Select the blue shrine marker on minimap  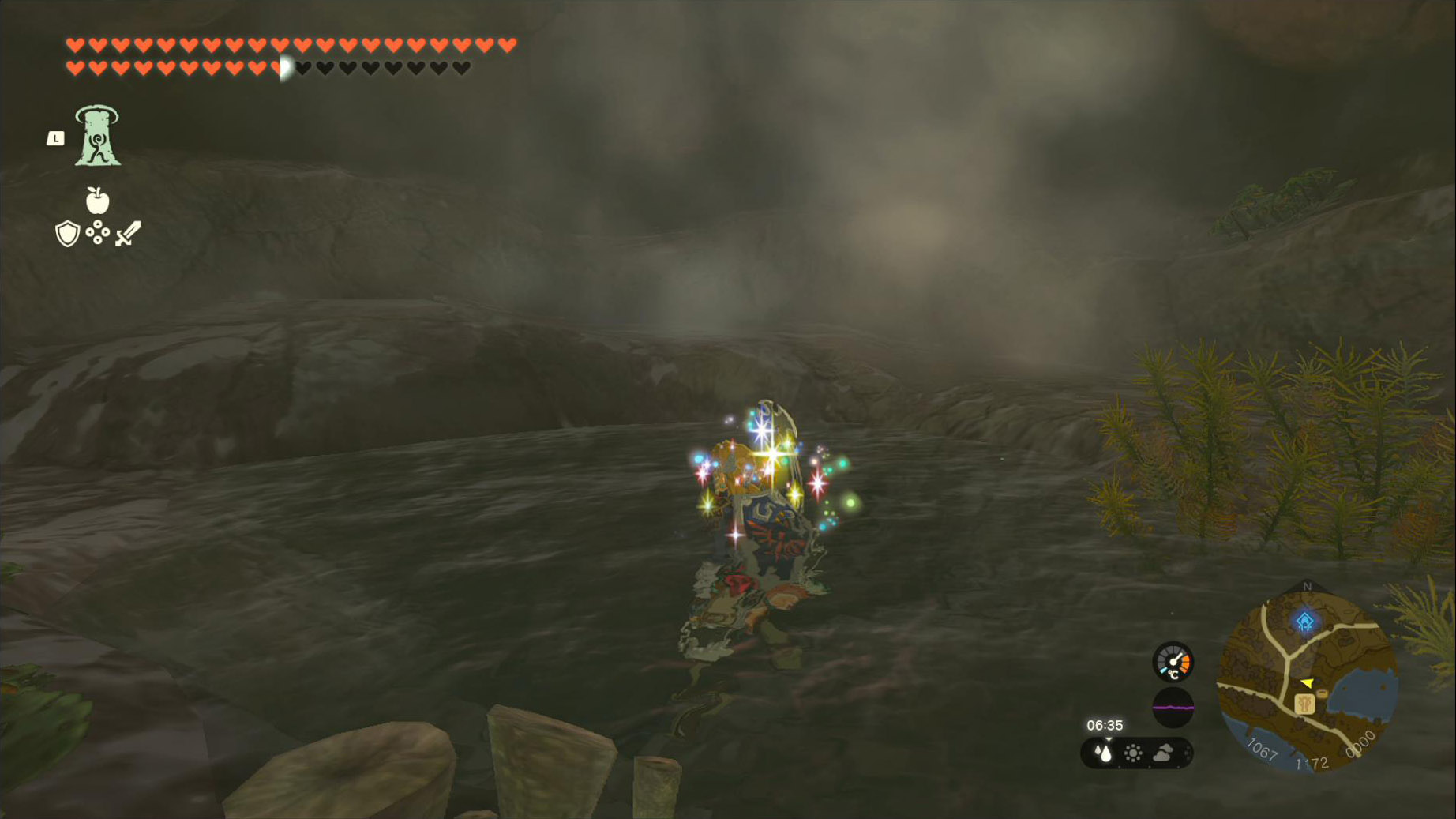point(1304,622)
